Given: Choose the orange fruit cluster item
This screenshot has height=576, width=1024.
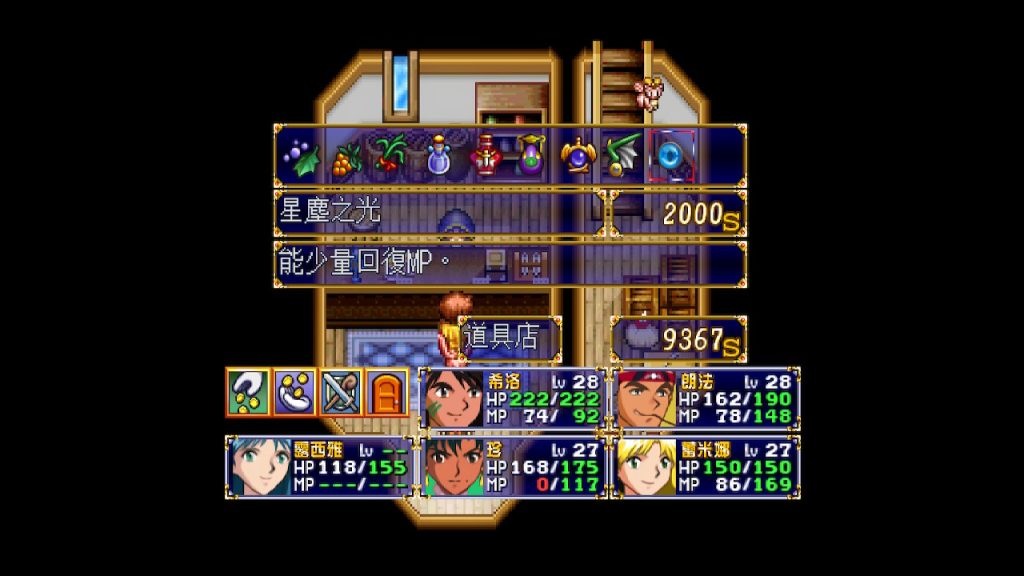Looking at the screenshot, I should pos(344,157).
